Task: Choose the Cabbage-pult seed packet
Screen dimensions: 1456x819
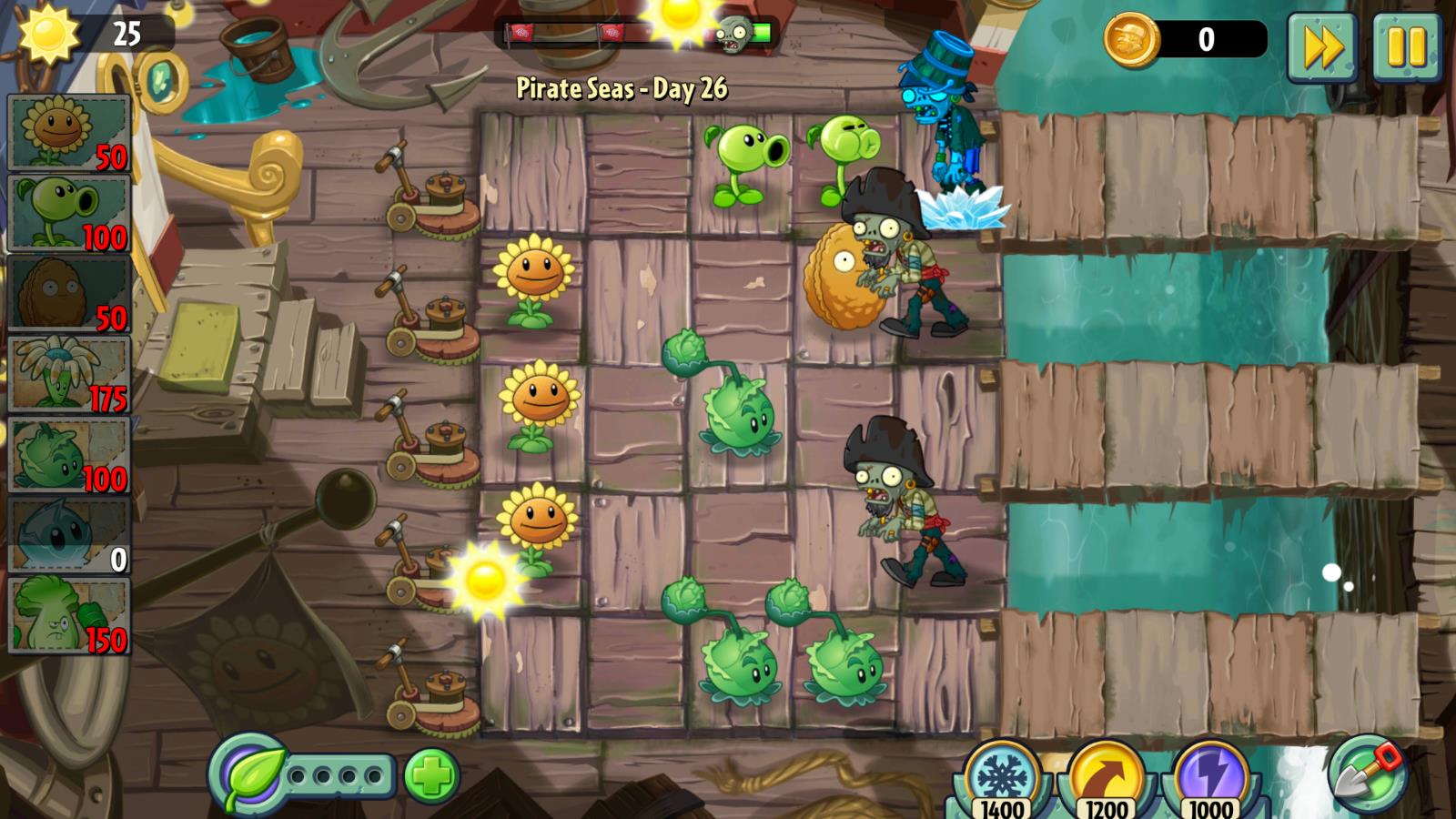Action: coord(68,455)
